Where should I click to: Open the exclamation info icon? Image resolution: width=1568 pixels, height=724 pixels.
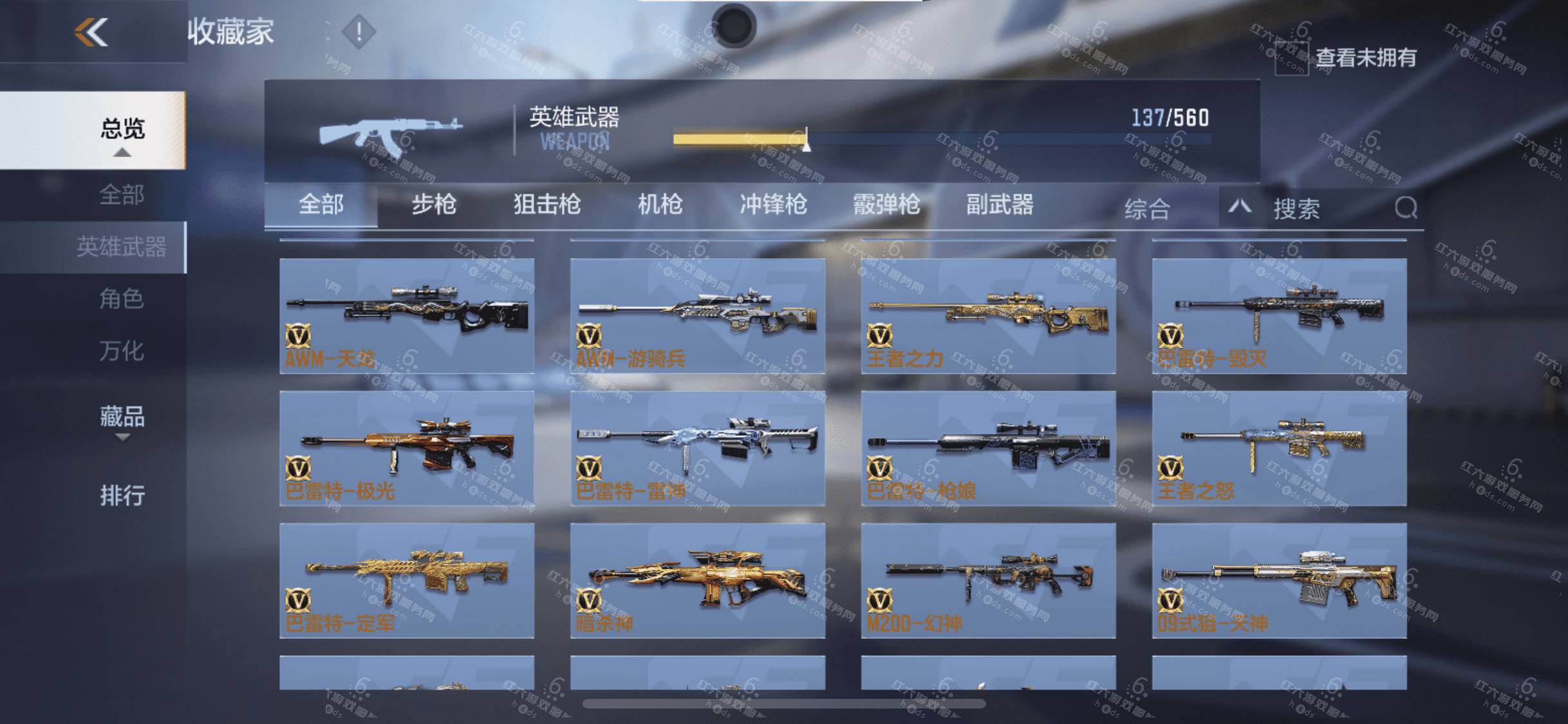pyautogui.click(x=359, y=32)
